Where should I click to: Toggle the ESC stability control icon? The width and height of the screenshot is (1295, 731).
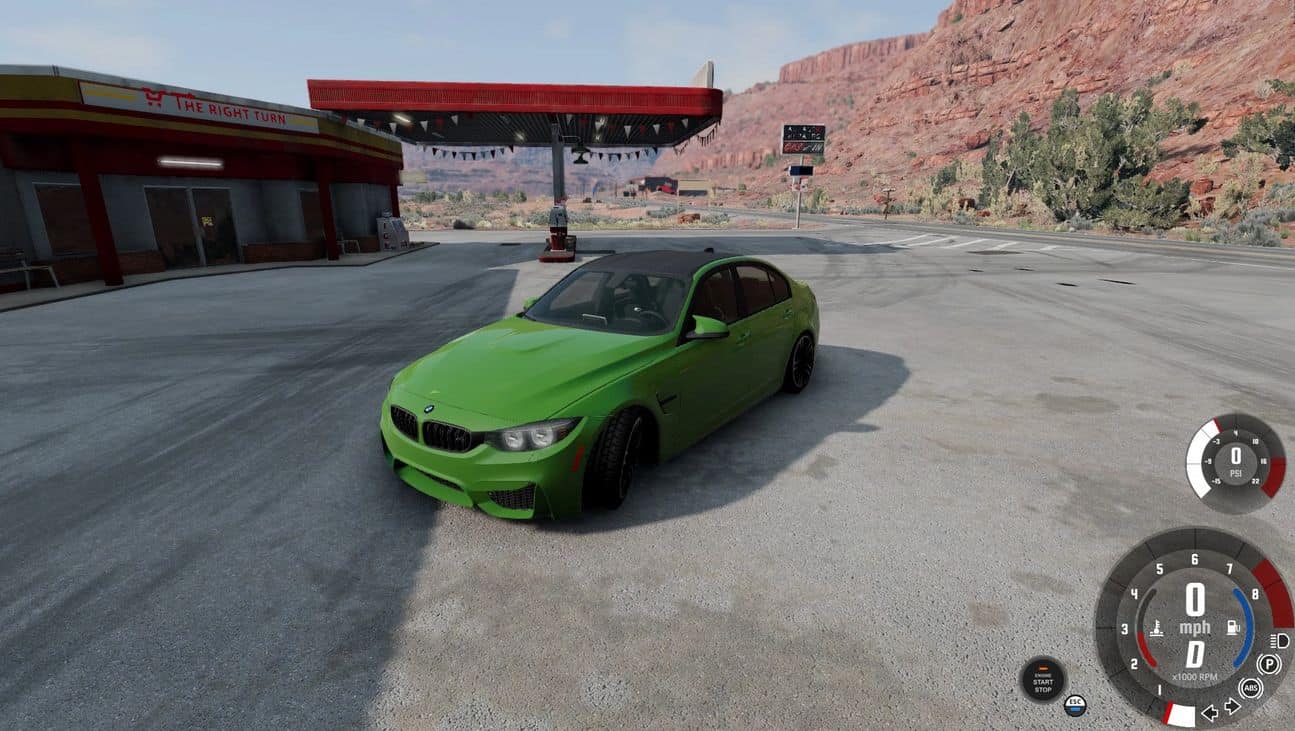coord(1075,705)
